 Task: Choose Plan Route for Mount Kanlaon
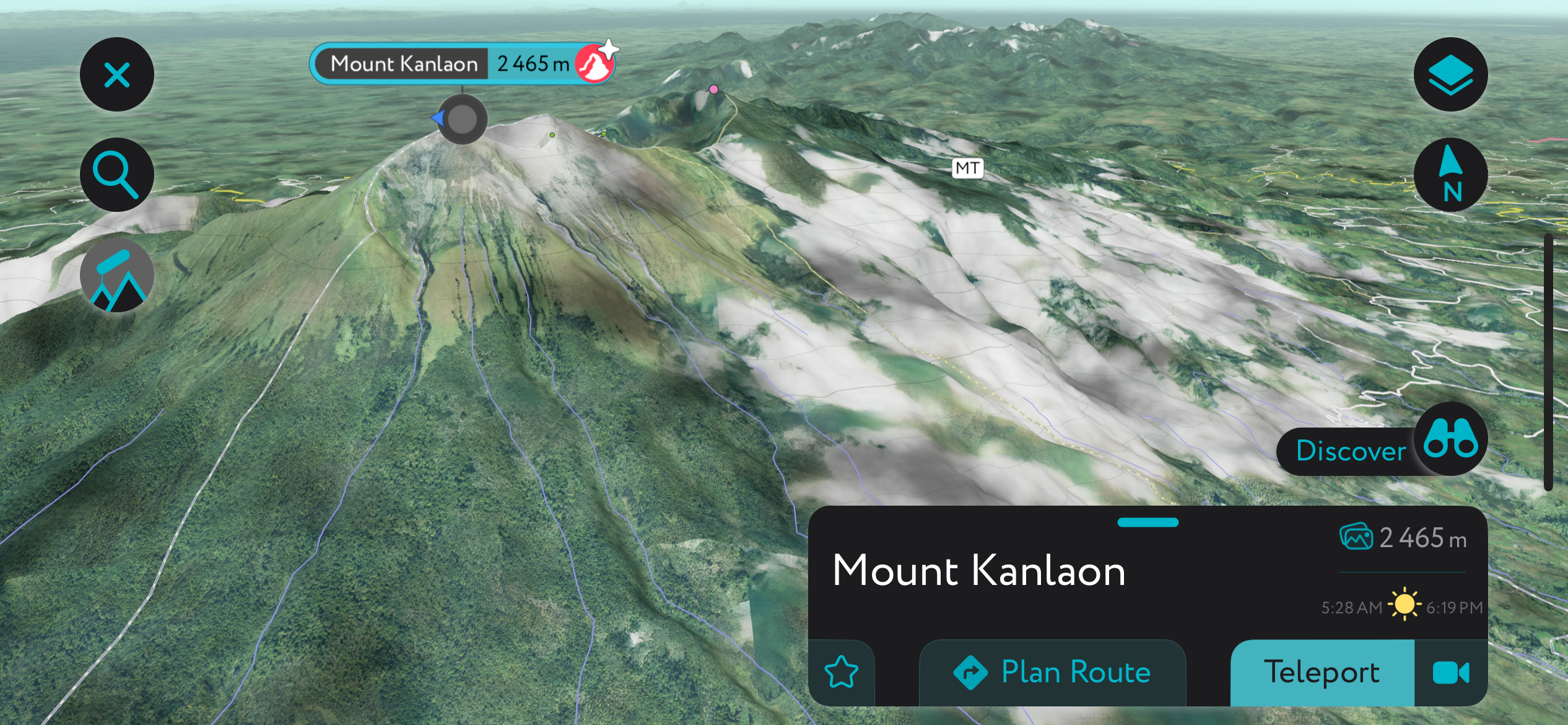pos(1052,672)
